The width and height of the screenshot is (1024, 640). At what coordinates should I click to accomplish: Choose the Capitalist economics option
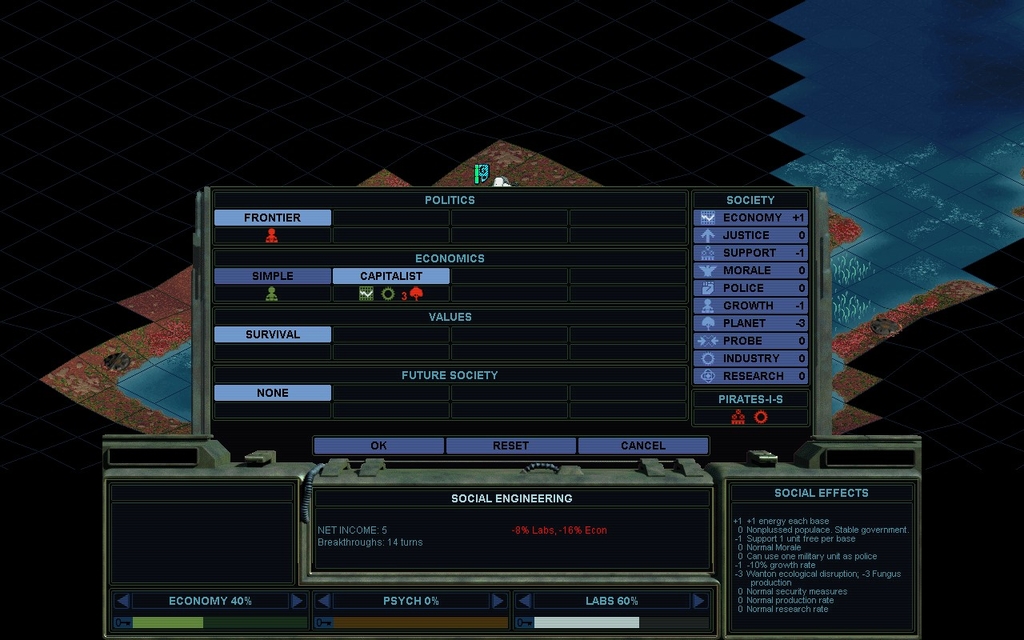(391, 276)
